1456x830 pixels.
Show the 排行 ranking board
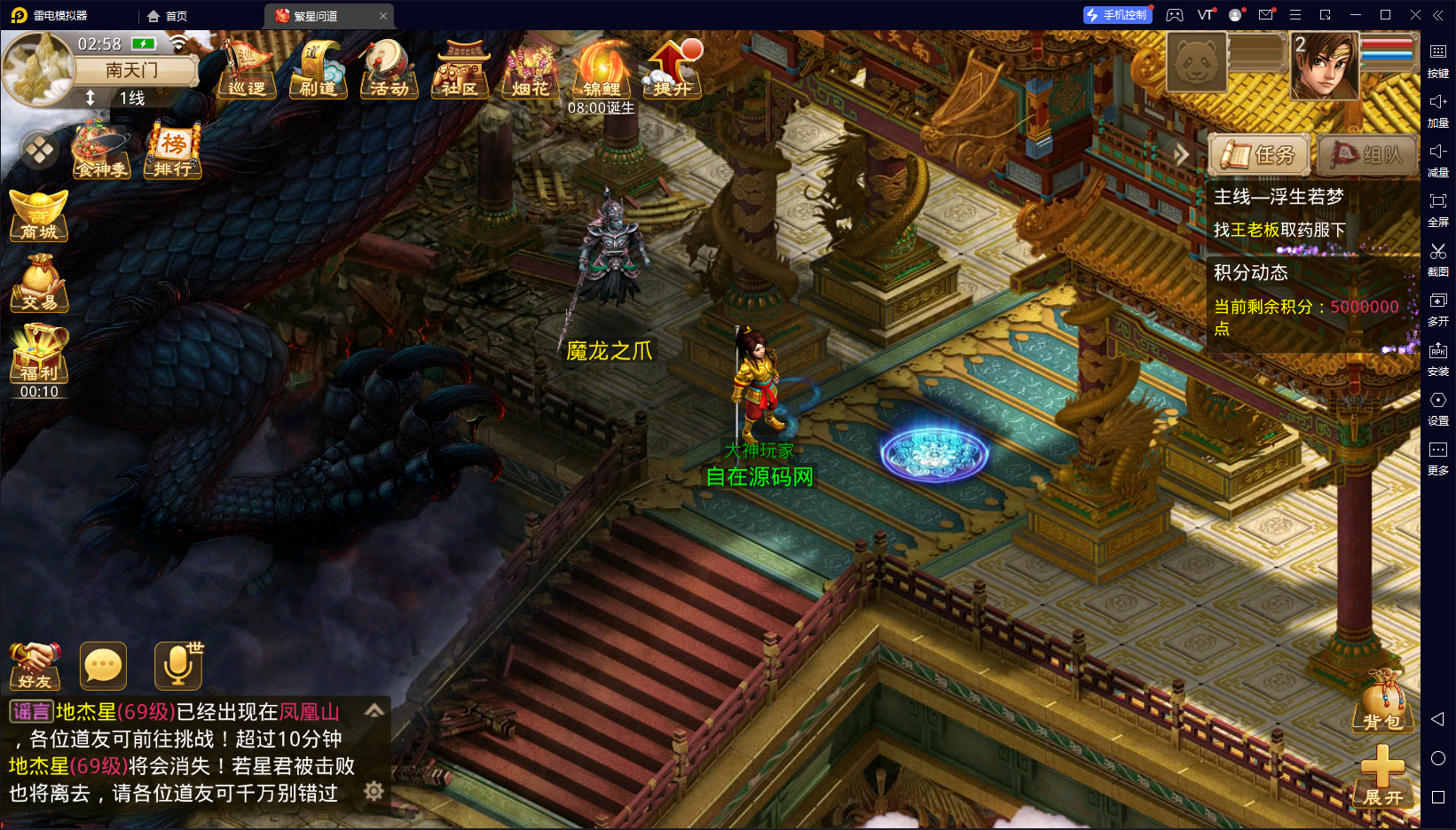click(173, 151)
